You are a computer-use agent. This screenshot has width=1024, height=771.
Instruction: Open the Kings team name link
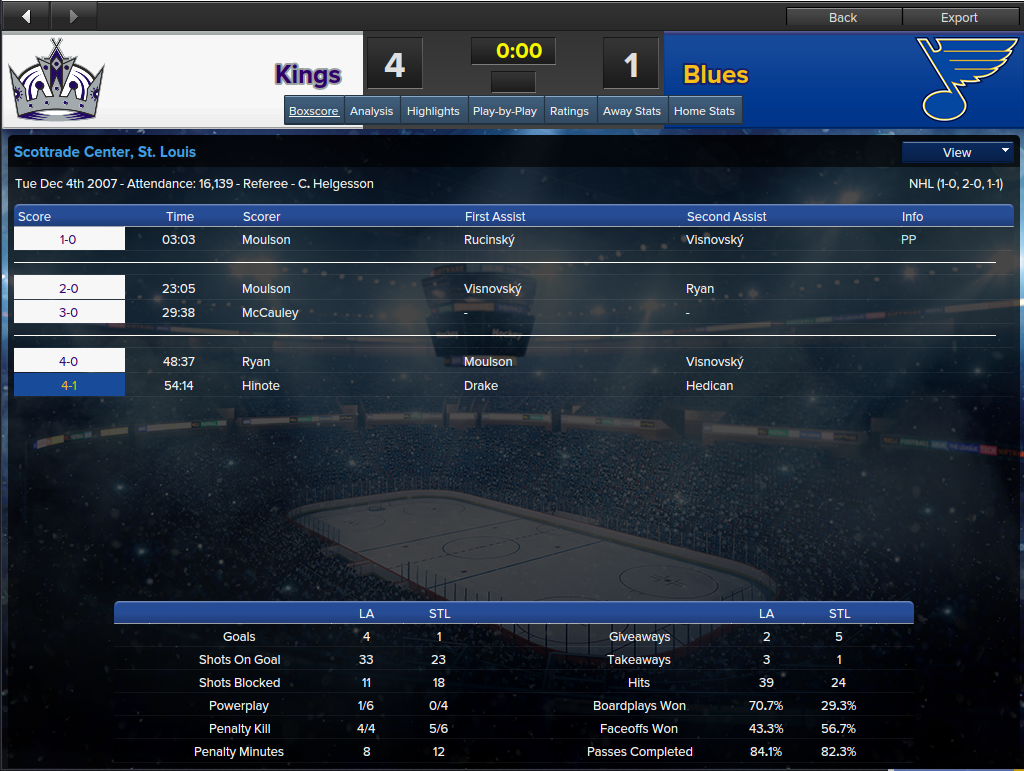click(308, 75)
